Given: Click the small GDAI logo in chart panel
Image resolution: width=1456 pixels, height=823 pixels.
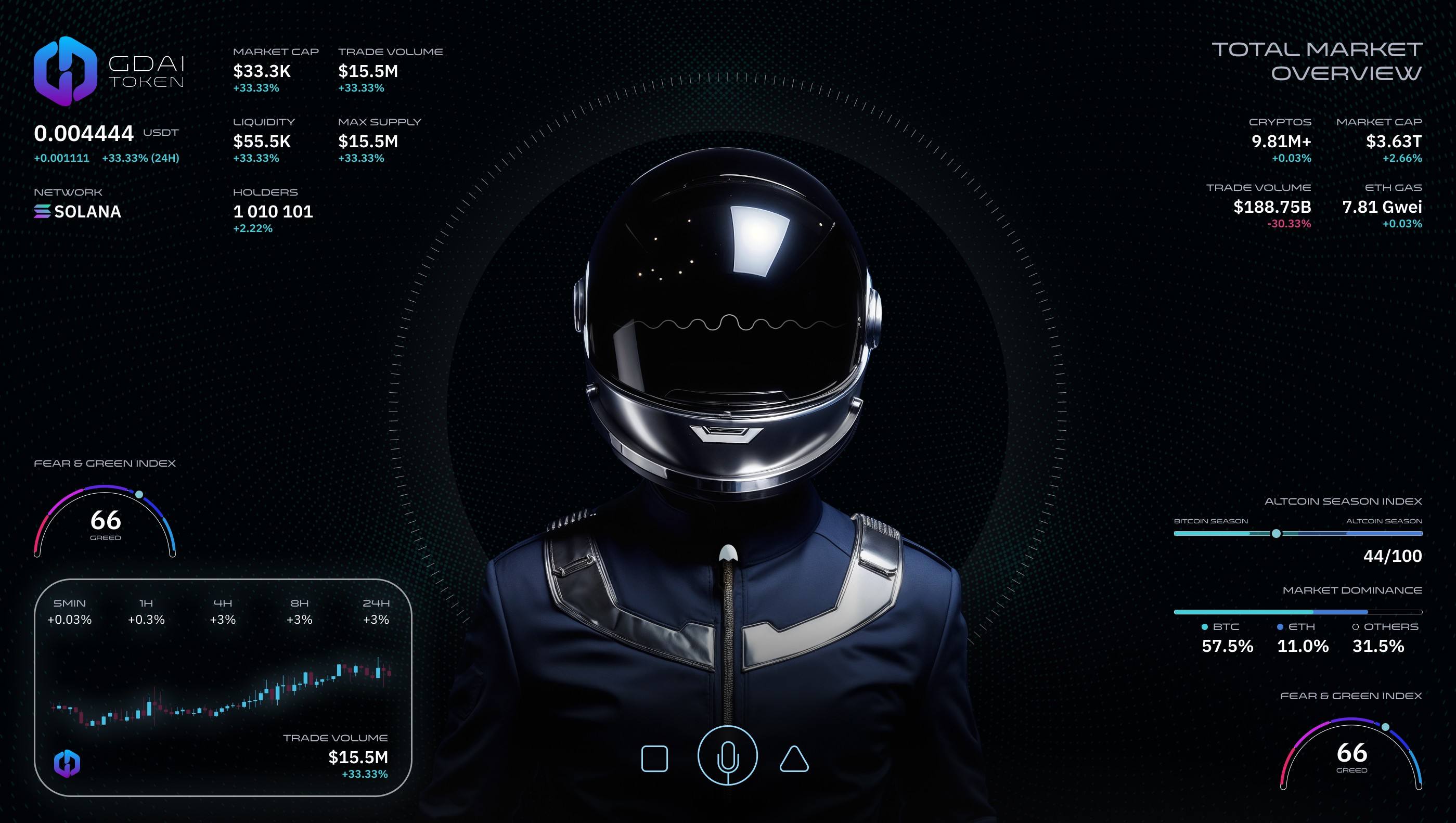Looking at the screenshot, I should click(x=67, y=763).
